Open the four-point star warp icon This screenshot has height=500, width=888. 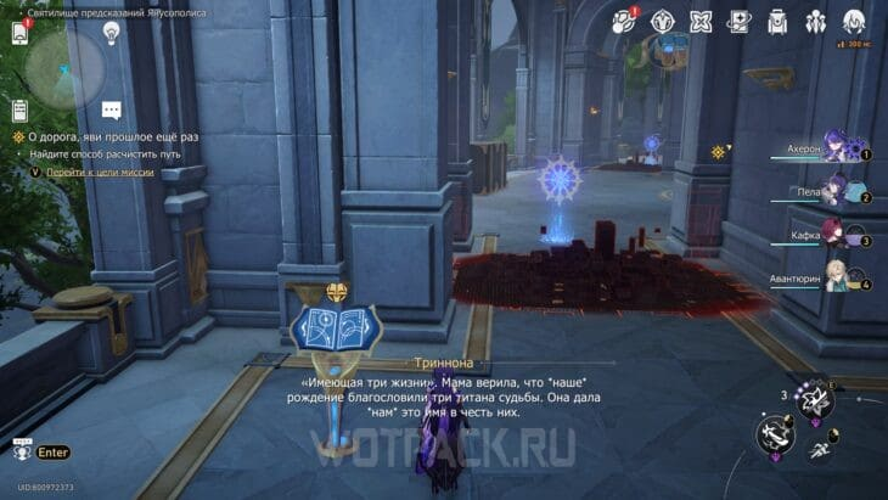pos(700,21)
